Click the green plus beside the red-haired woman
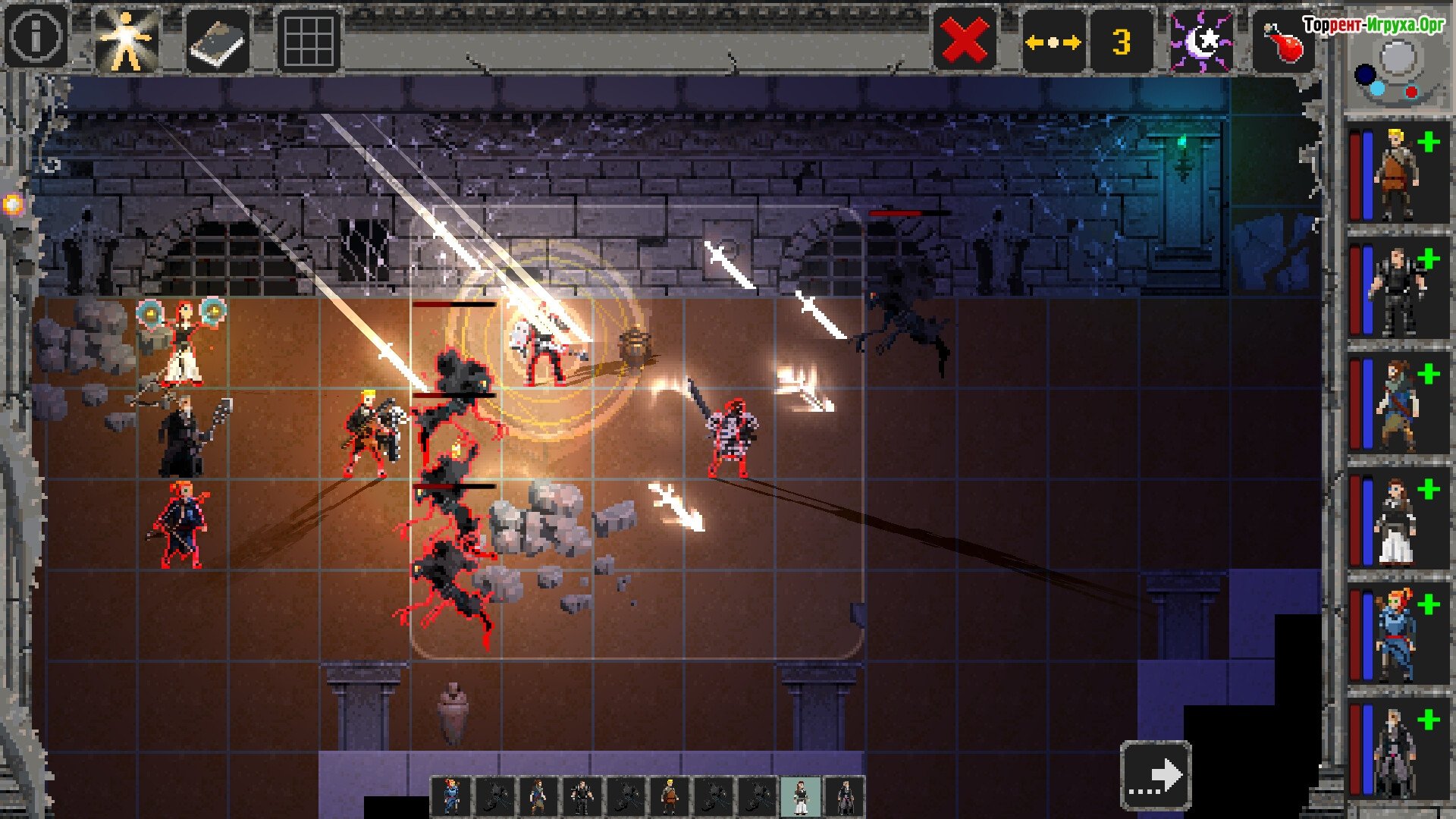 [1429, 604]
